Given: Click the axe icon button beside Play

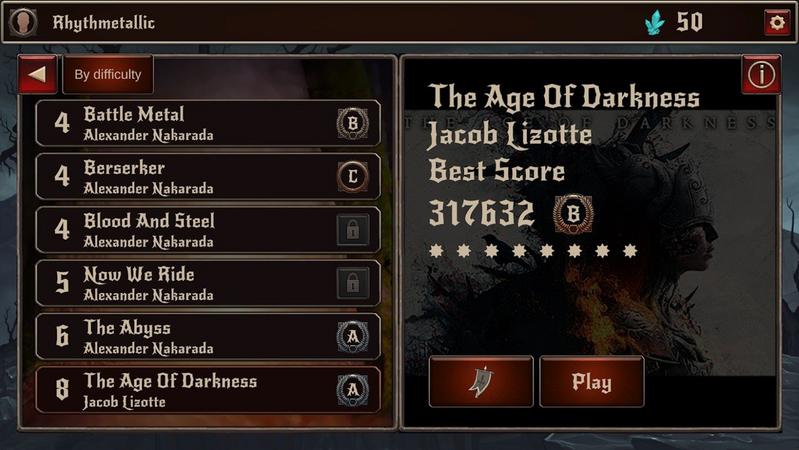Looking at the screenshot, I should point(481,382).
